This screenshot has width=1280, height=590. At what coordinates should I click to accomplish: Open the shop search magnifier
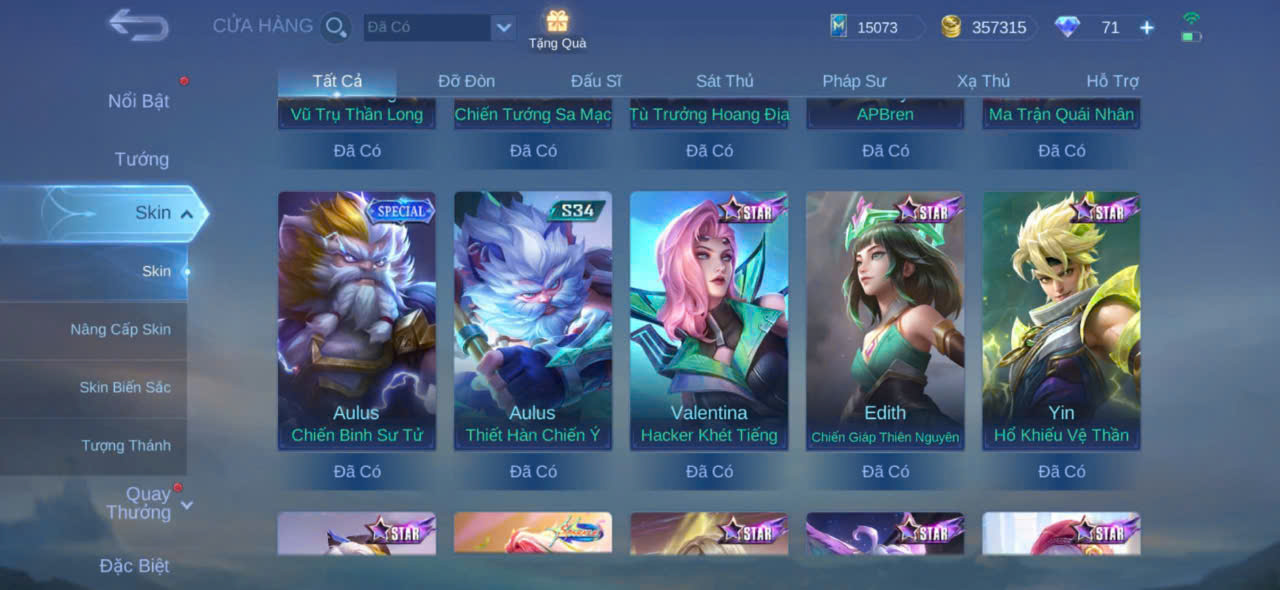[x=335, y=27]
